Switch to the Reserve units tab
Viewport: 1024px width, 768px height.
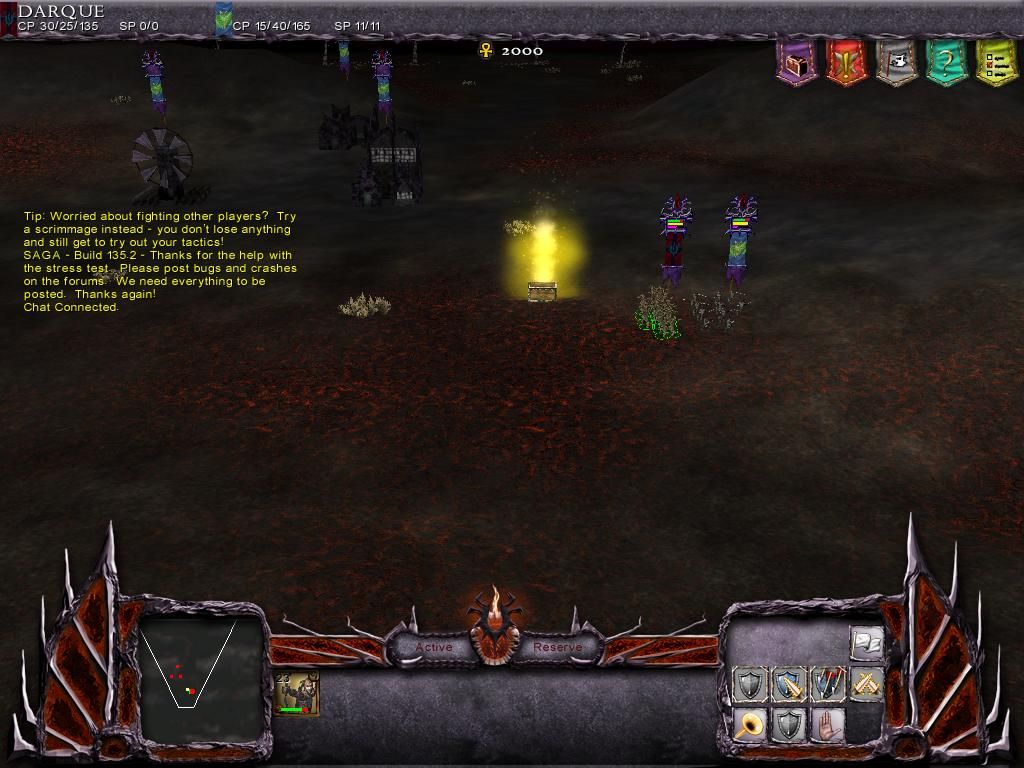click(x=557, y=647)
